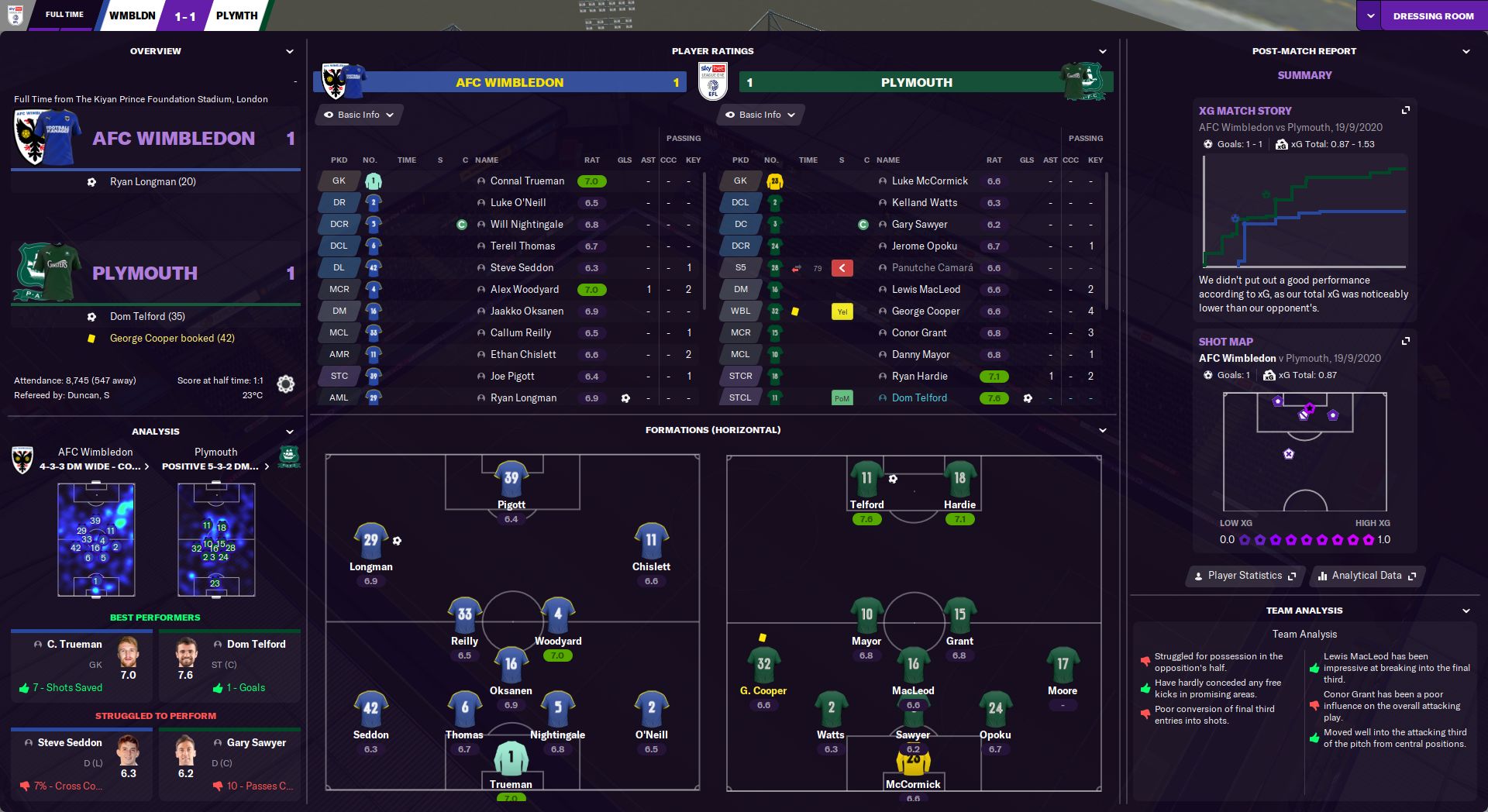Open Player Statistics

pos(1245,575)
